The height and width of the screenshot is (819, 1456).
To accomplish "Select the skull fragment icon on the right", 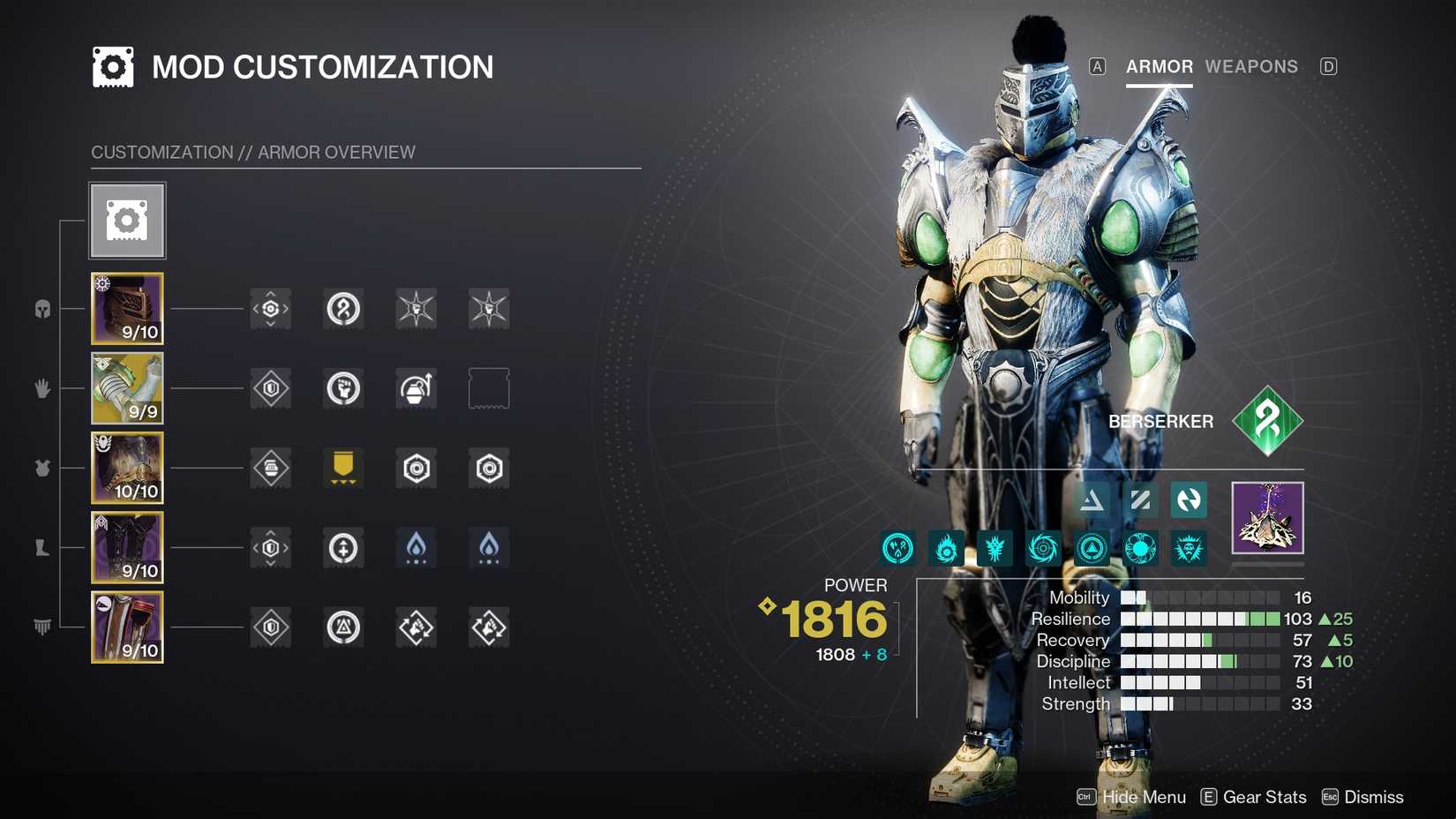I will click(x=1188, y=547).
